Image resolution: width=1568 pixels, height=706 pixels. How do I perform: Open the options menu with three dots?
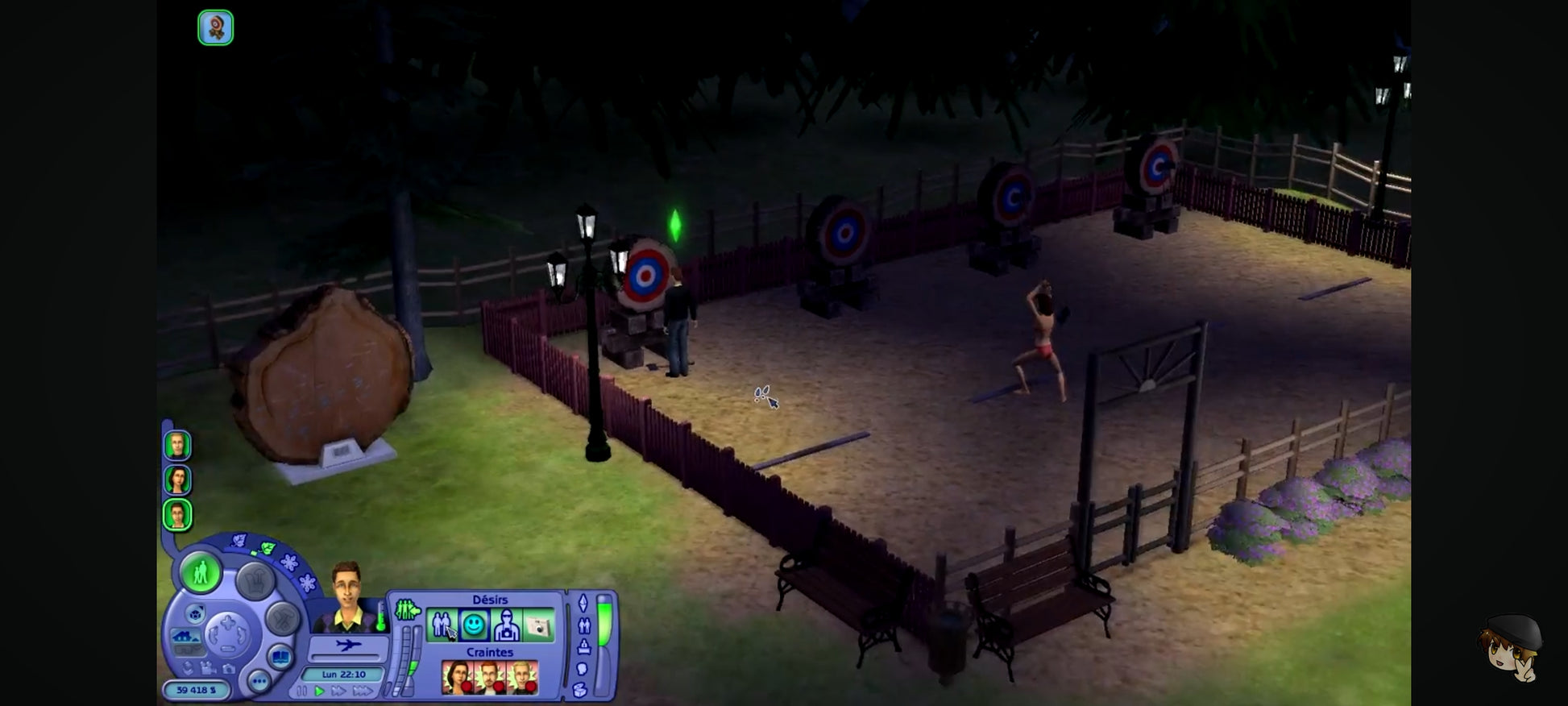click(259, 682)
